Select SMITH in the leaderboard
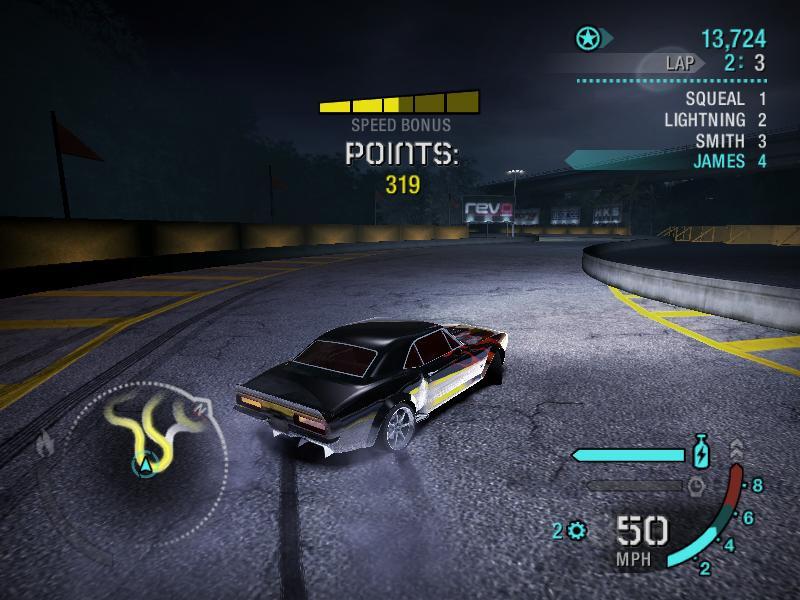Screen dimensions: 800x600 pyautogui.click(x=720, y=141)
